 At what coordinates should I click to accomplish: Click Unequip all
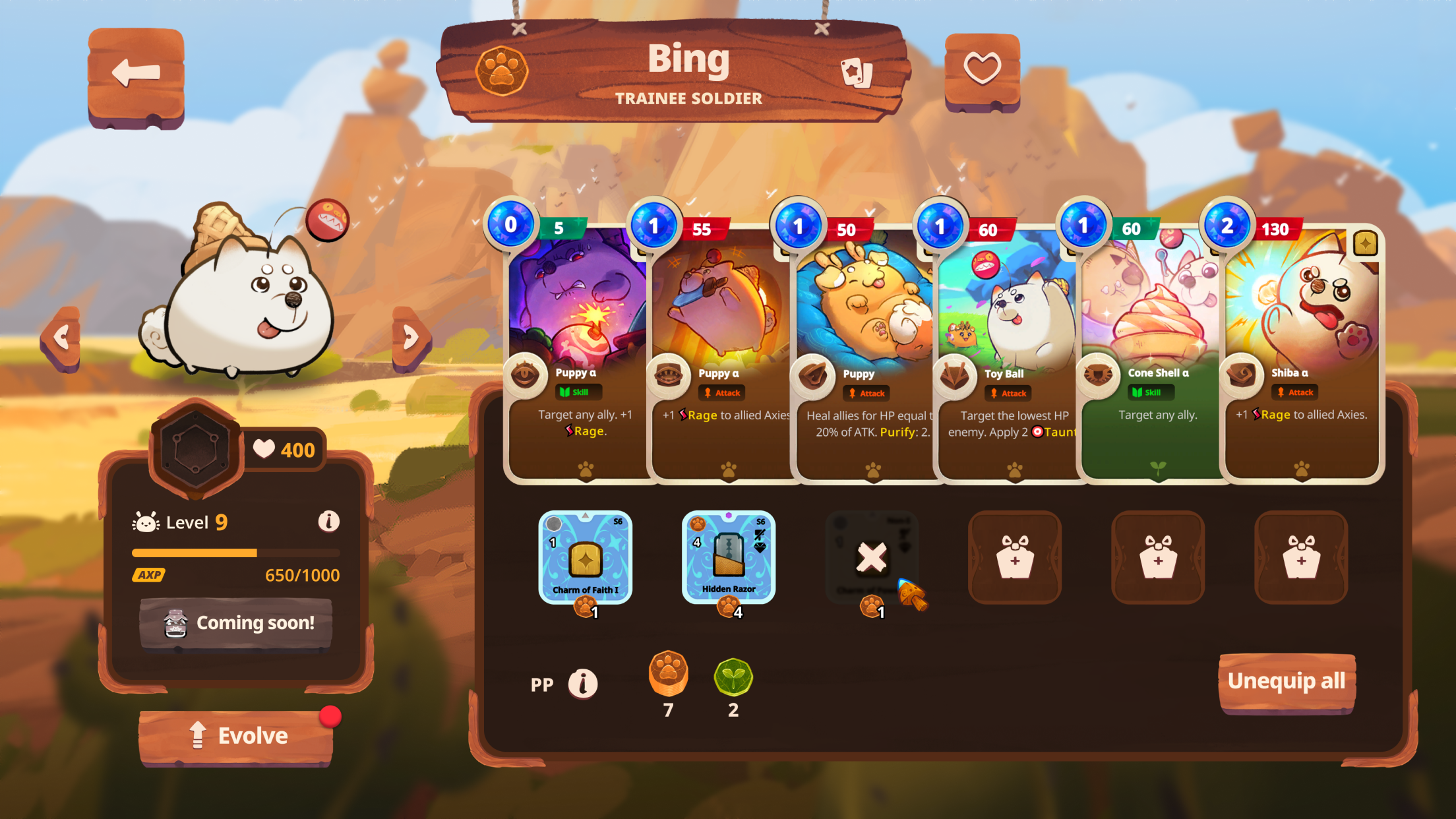click(x=1286, y=682)
